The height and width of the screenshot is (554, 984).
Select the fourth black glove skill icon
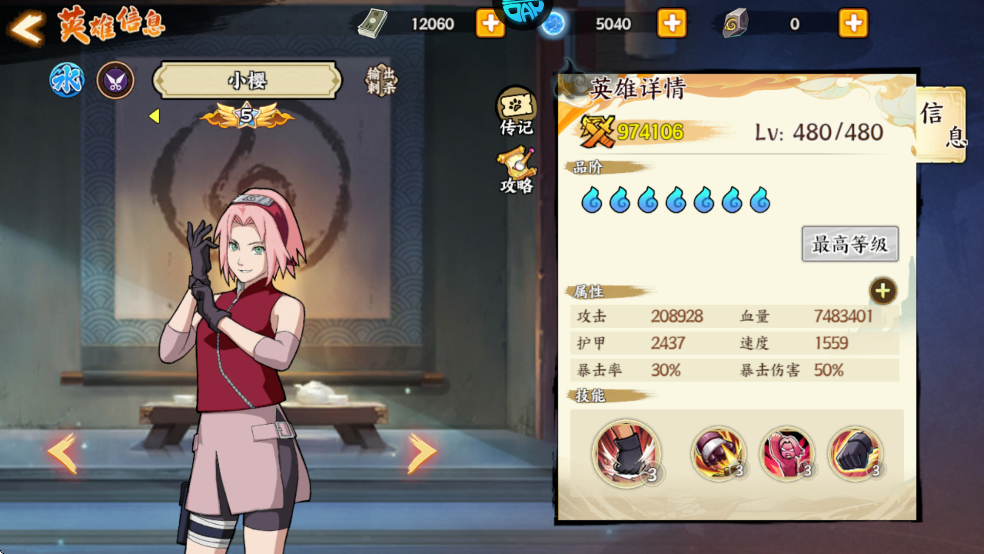[x=855, y=453]
